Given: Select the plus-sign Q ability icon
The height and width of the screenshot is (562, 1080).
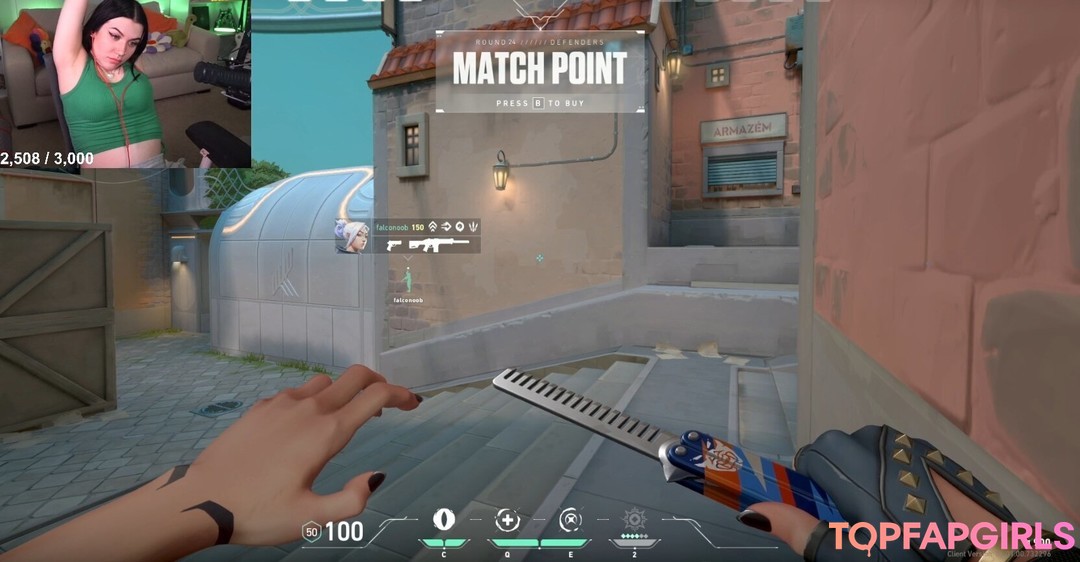Looking at the screenshot, I should point(508,520).
